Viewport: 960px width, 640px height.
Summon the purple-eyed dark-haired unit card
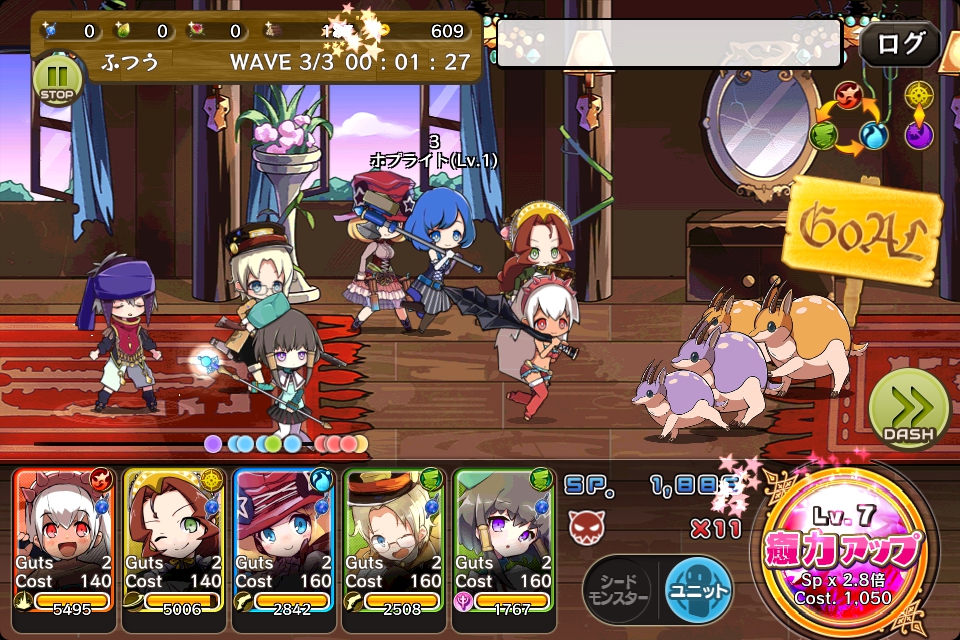click(504, 538)
